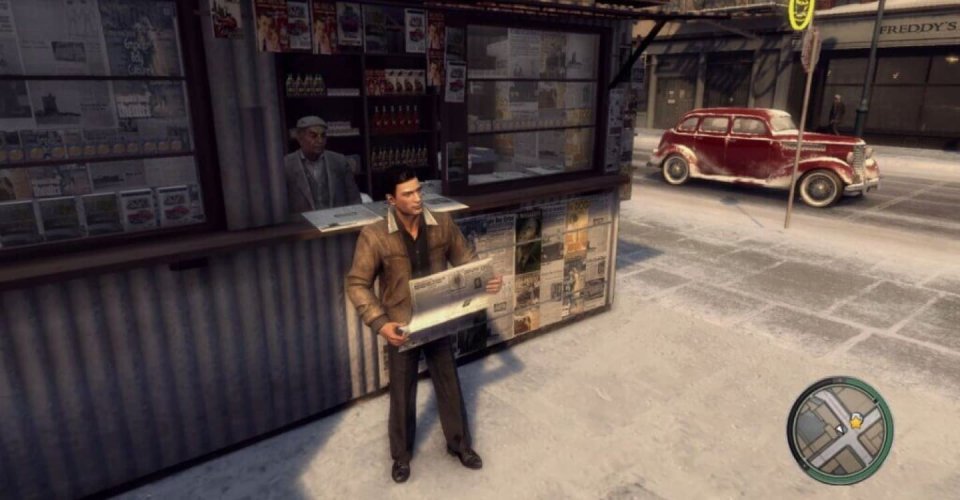The width and height of the screenshot is (960, 500).
Task: Select the yellow star marker on the minimap
Action: pos(856,422)
